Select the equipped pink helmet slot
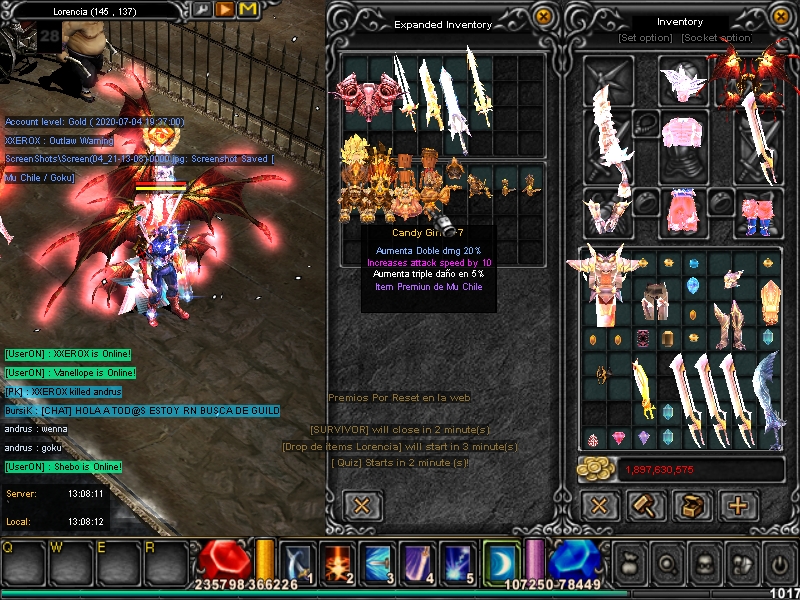Screen dimensions: 800x600 pos(683,80)
